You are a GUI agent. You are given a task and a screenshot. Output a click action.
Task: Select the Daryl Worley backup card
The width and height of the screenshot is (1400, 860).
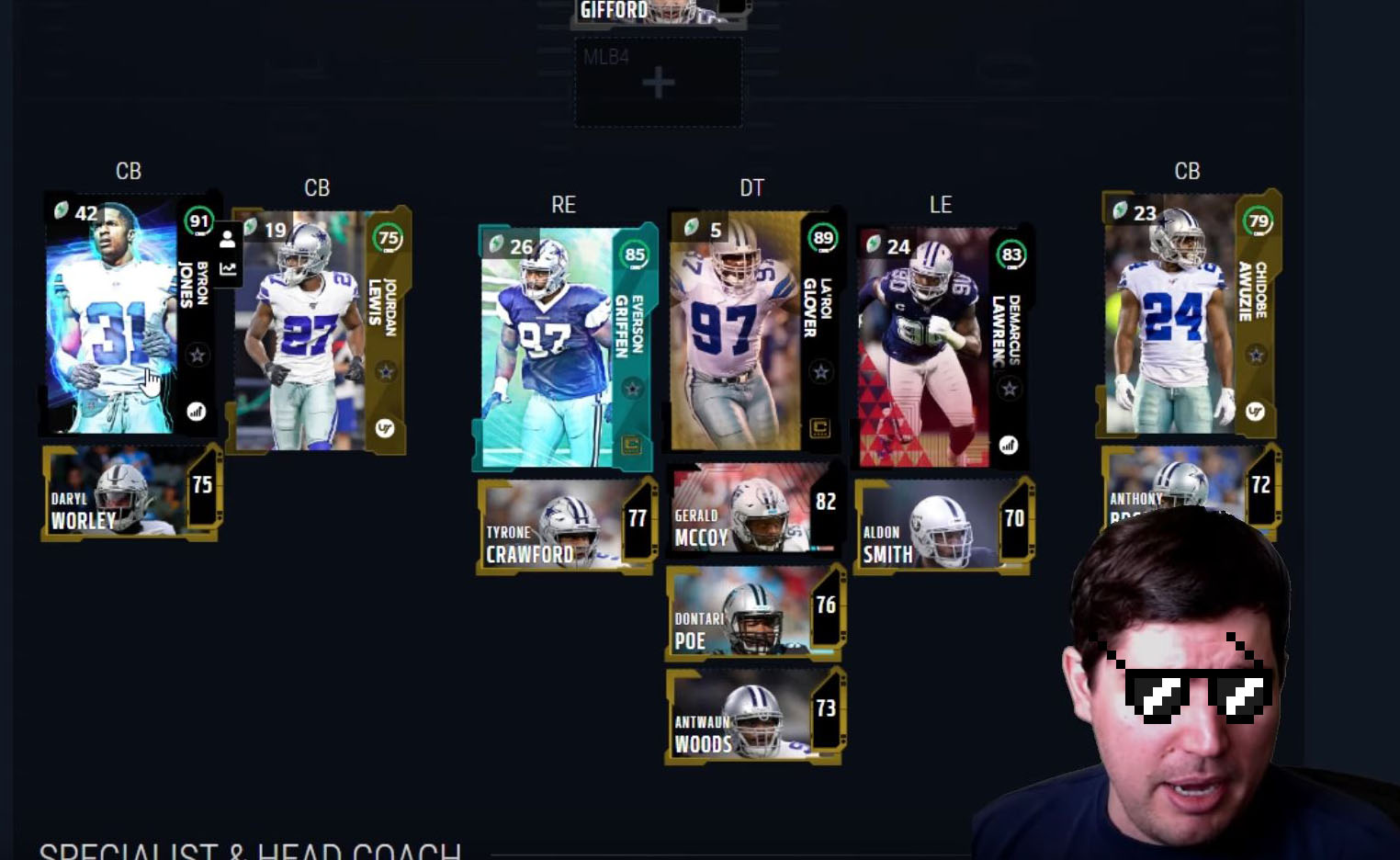129,492
